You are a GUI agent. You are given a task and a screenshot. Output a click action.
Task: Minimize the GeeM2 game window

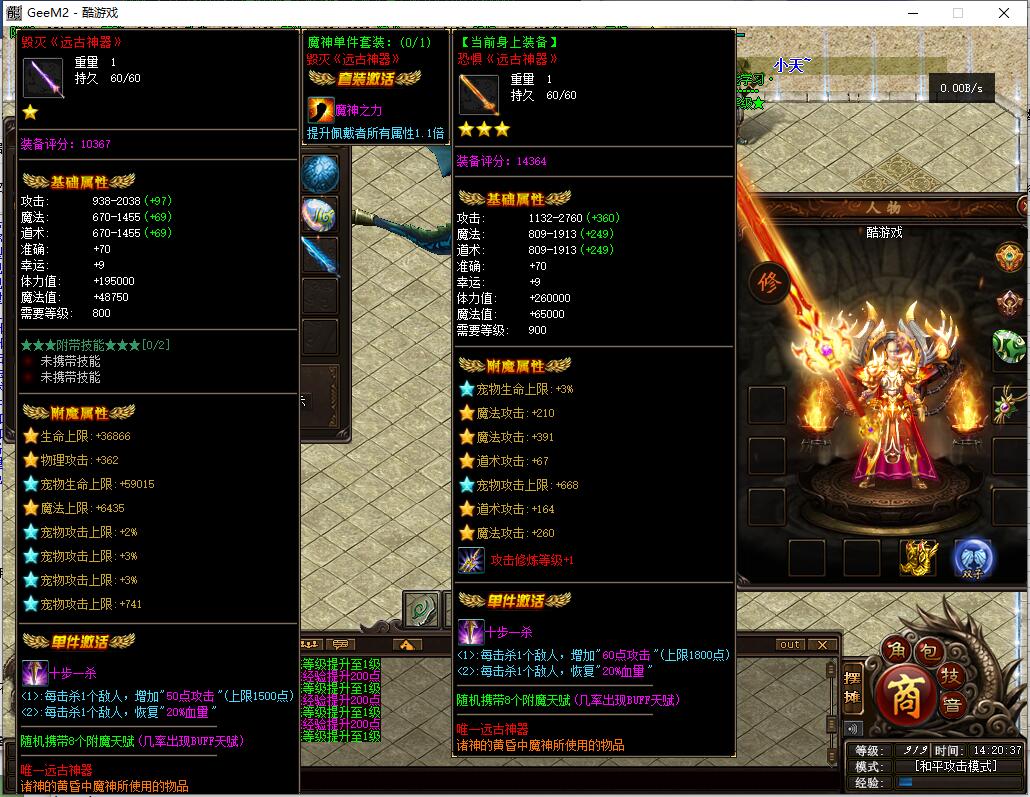(x=912, y=13)
